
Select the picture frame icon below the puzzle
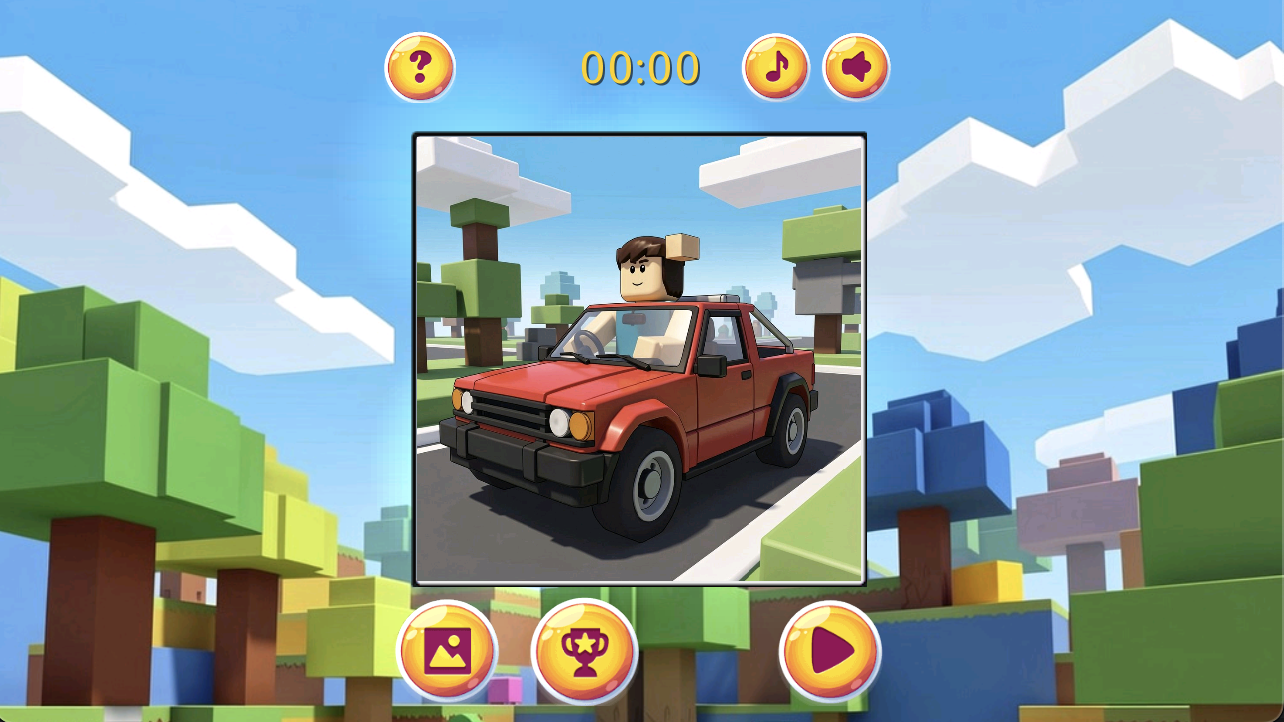(447, 650)
